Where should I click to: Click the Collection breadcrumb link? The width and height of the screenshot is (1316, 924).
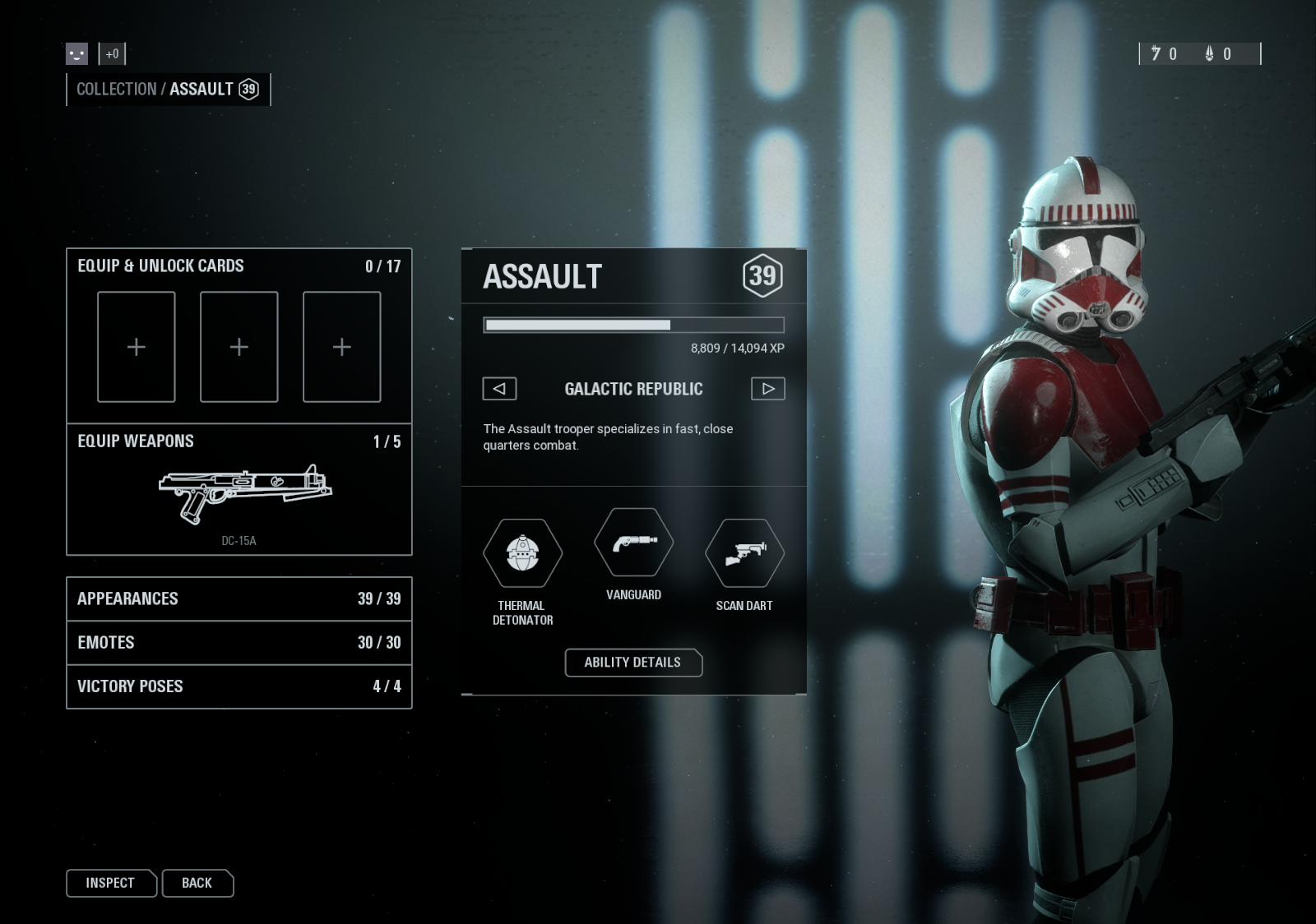pyautogui.click(x=116, y=90)
